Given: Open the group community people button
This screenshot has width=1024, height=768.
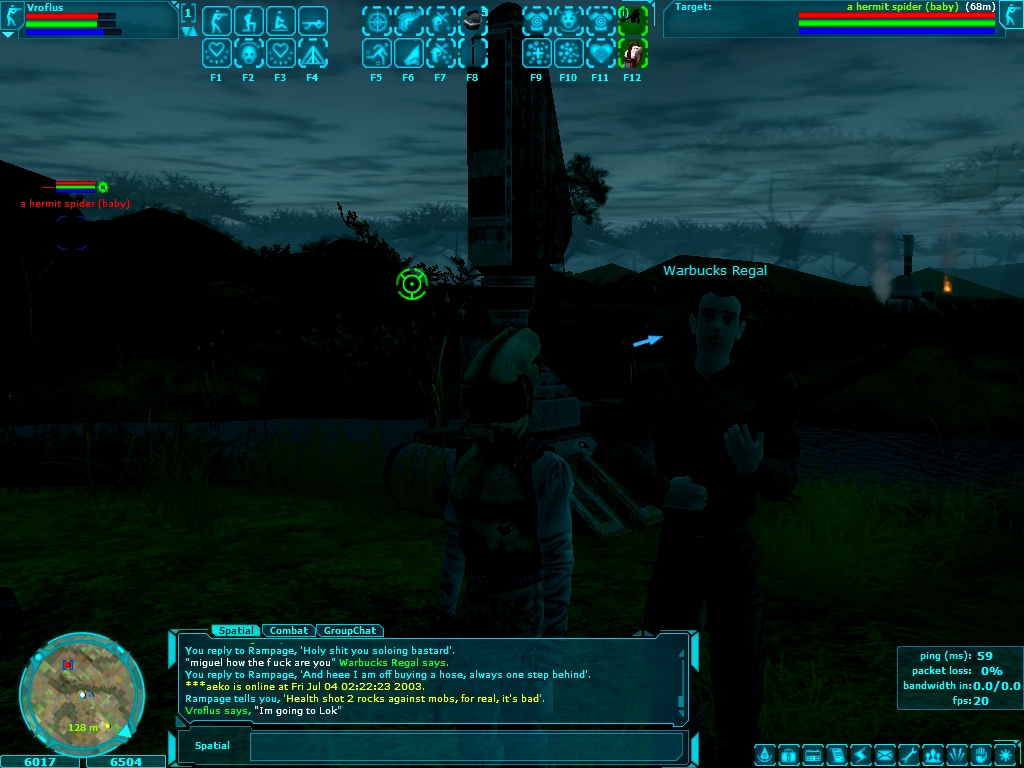Looking at the screenshot, I should pos(933,754).
